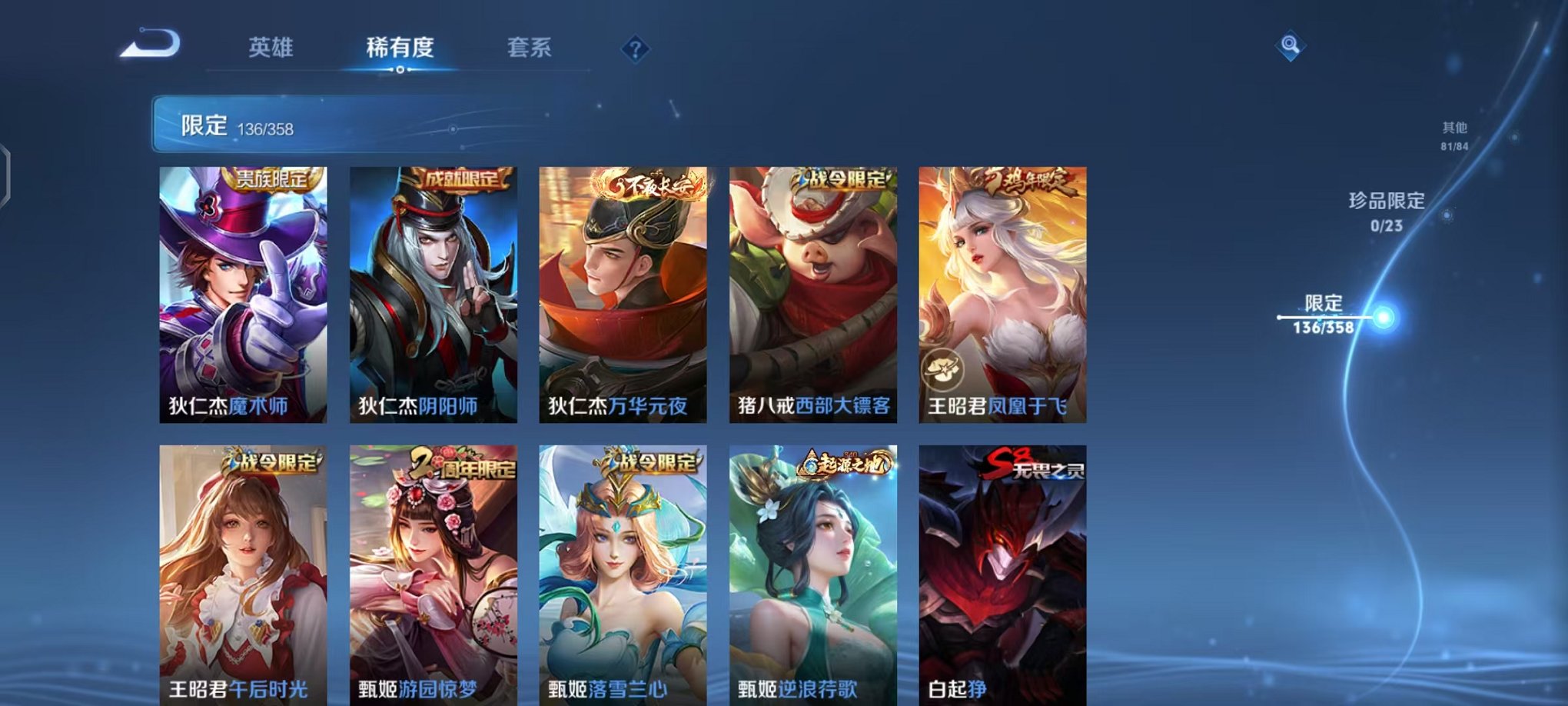Image resolution: width=1568 pixels, height=706 pixels.
Task: Open search using the magnifier icon
Action: pos(1288,48)
